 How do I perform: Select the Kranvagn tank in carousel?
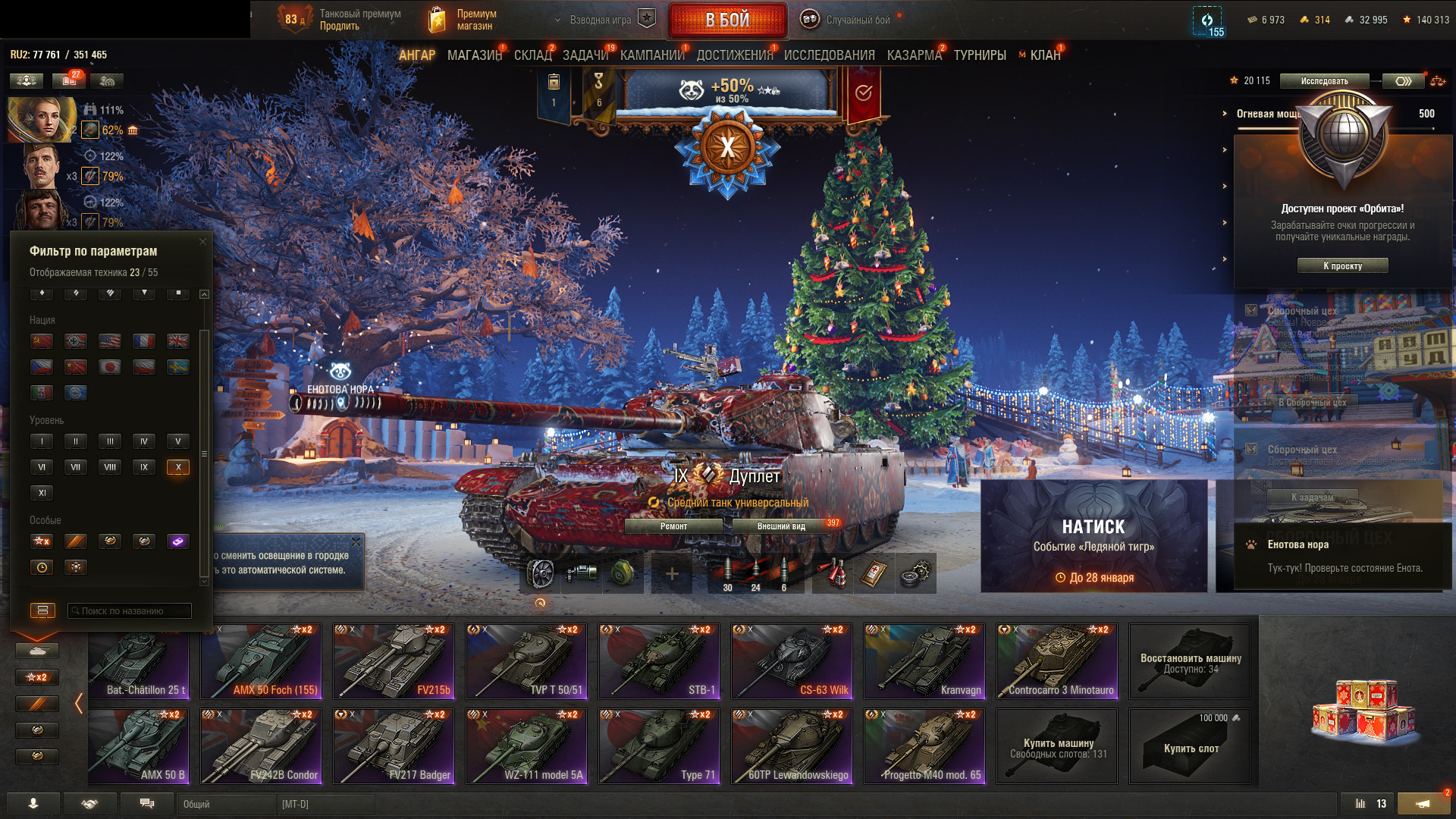(924, 661)
